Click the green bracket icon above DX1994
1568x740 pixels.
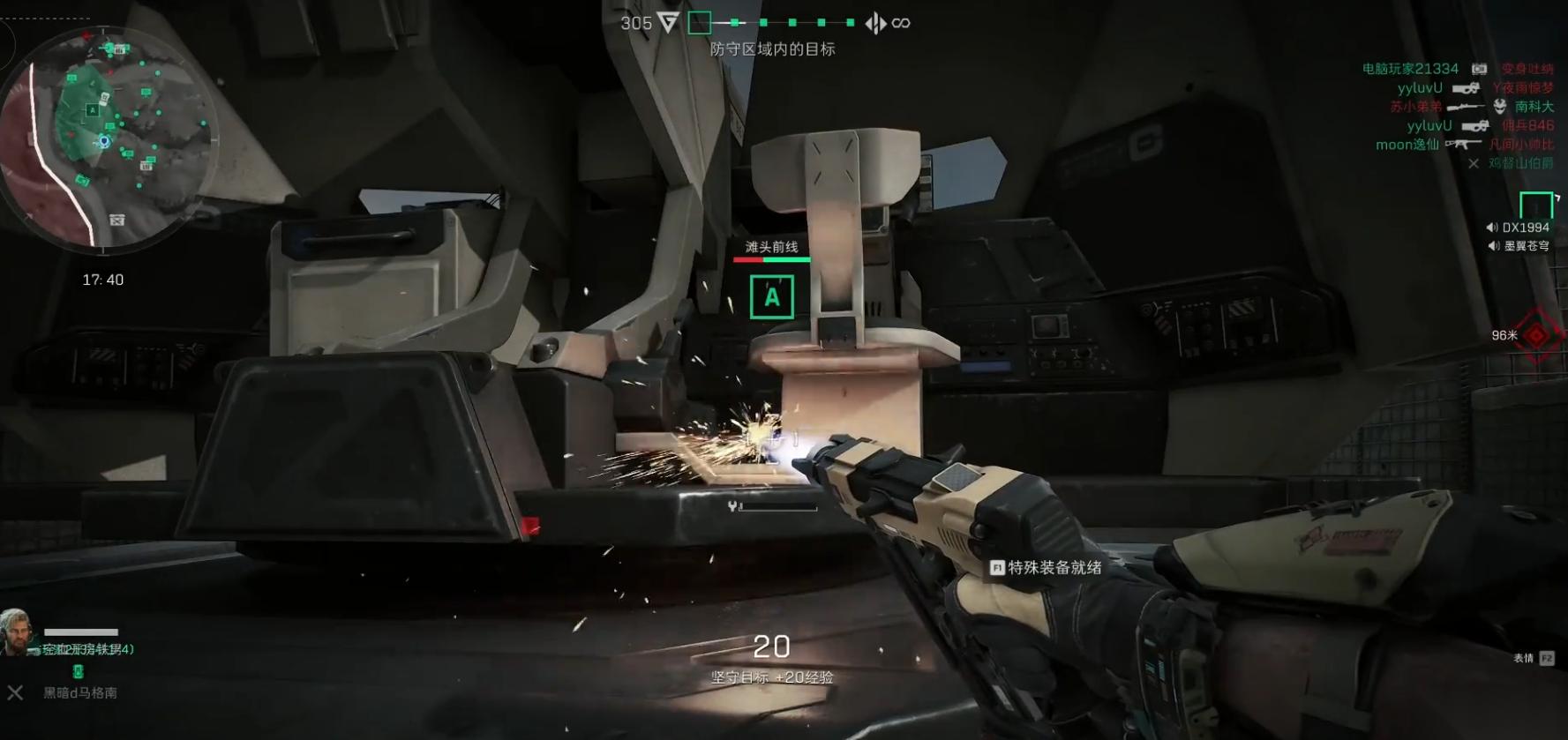1536,205
